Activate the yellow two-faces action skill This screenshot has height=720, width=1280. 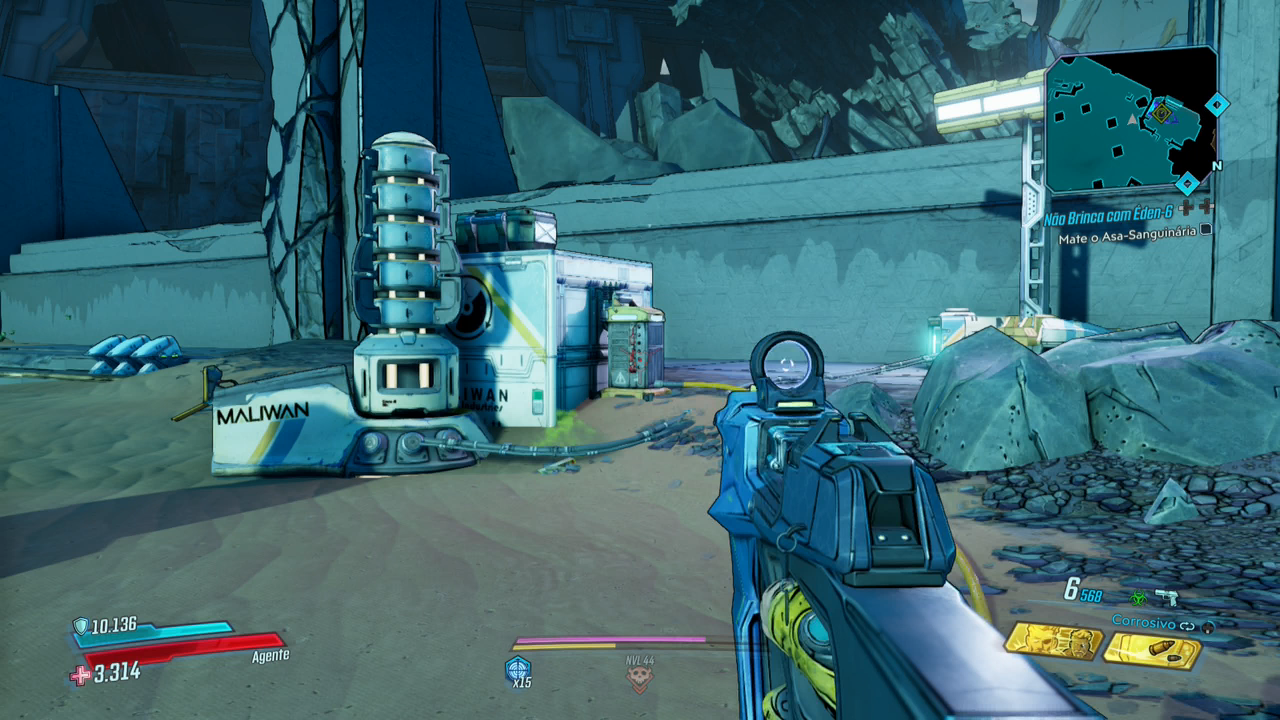tap(1052, 641)
